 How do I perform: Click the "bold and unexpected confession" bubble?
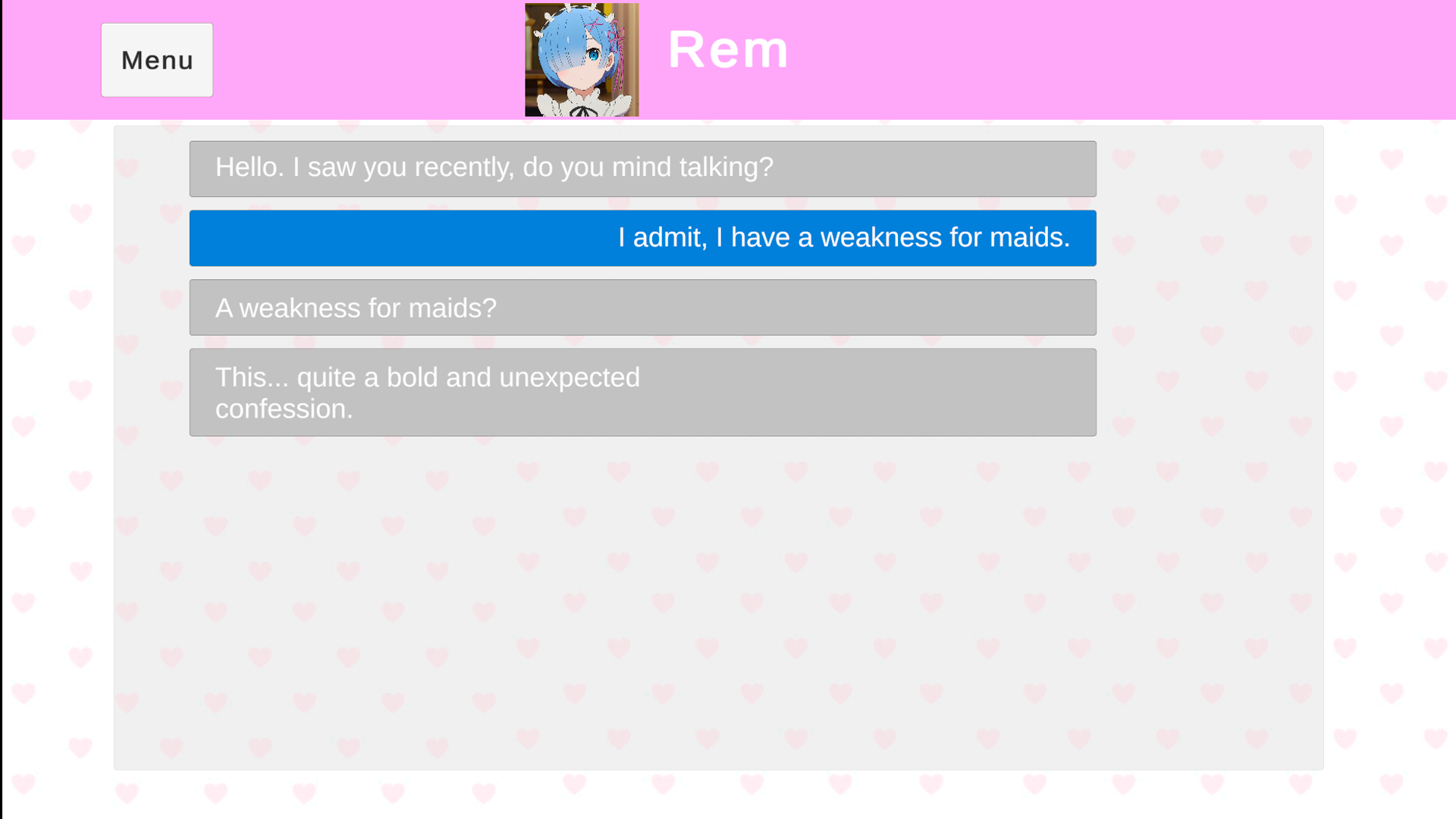click(642, 392)
